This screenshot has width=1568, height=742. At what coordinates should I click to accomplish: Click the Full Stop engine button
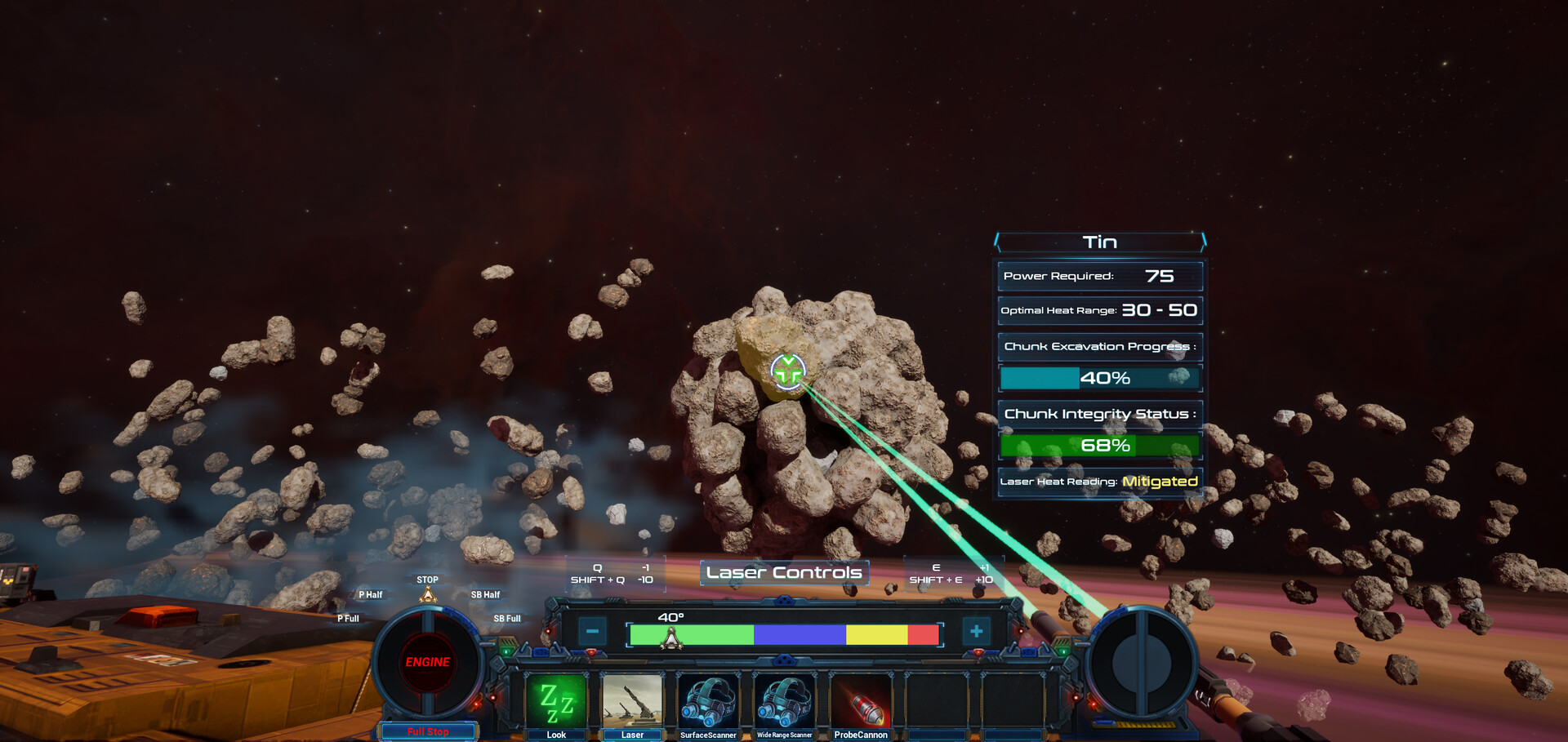pos(428,731)
